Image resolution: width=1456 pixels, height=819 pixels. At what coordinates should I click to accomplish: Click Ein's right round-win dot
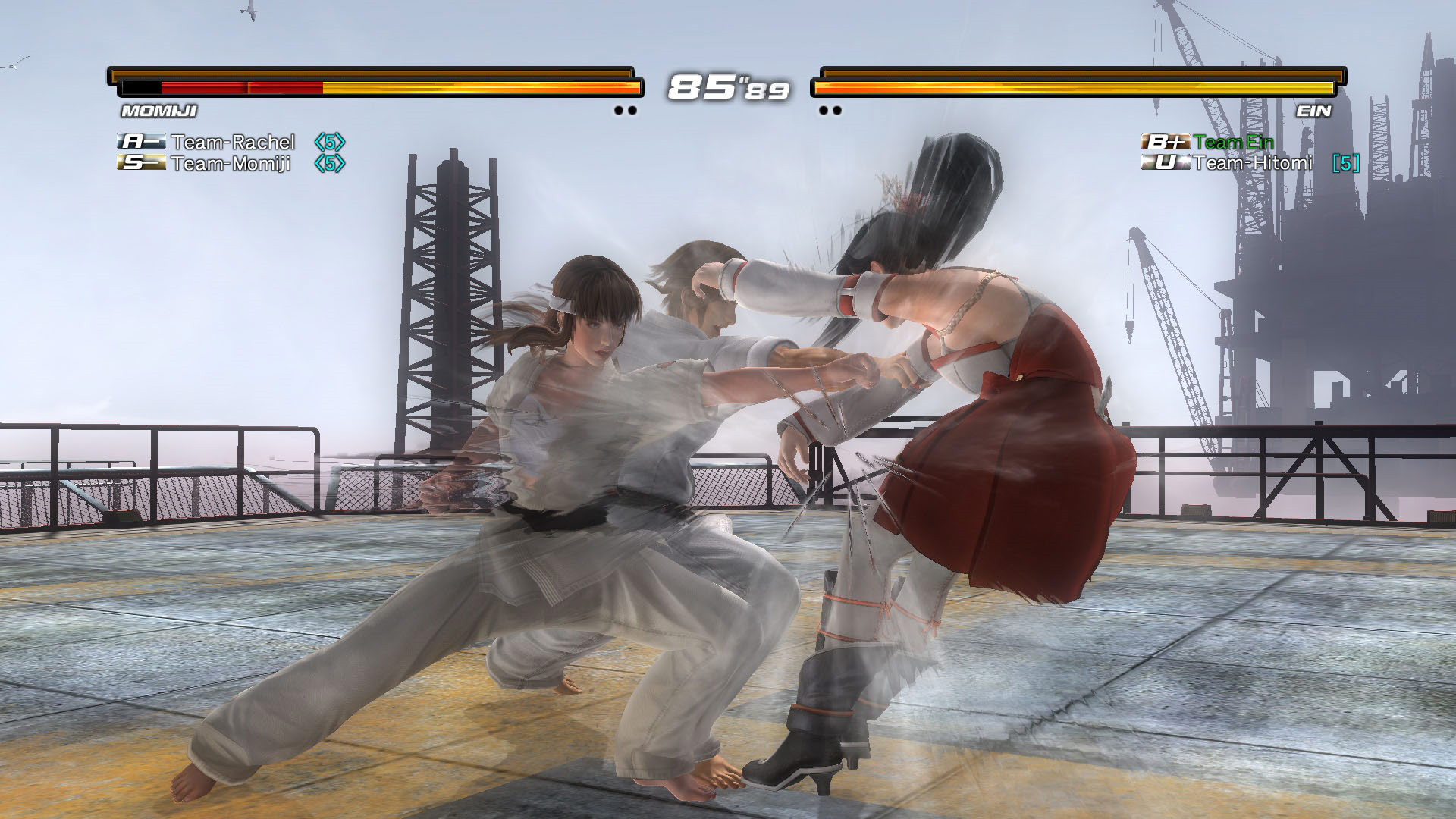click(x=838, y=111)
